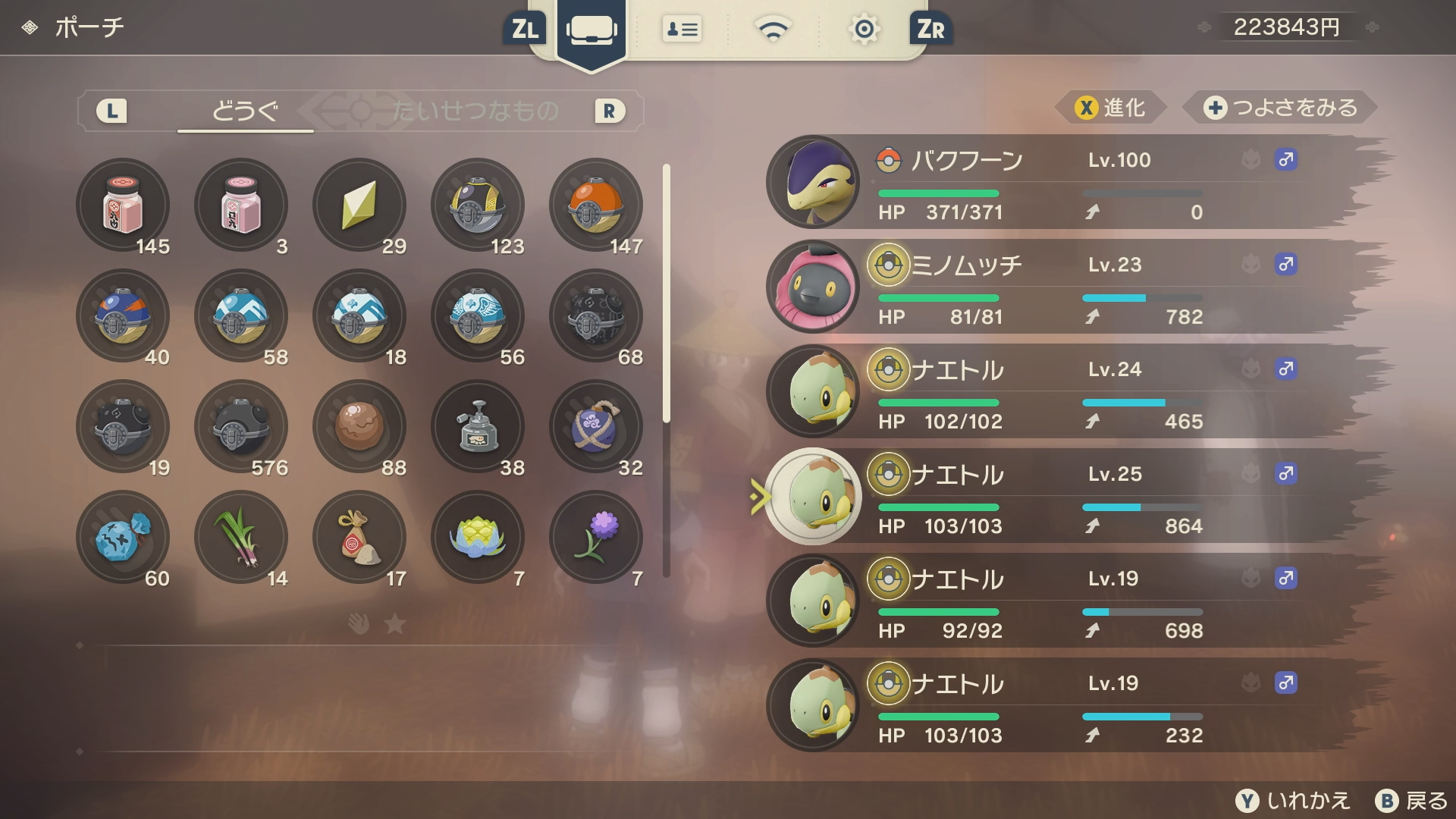Select the brown mud ball item

coord(359,426)
